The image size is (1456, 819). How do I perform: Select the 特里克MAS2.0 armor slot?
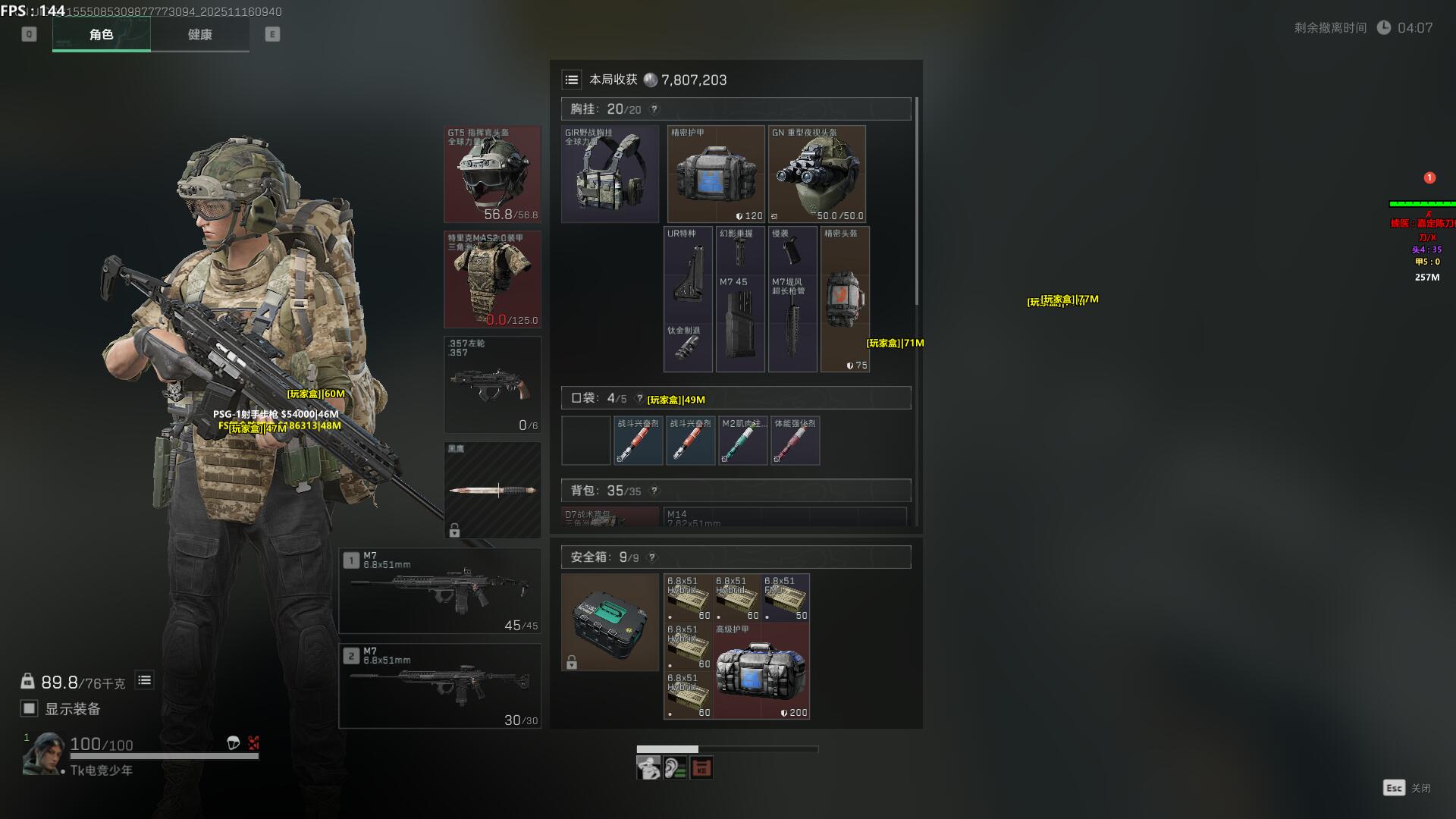click(492, 279)
